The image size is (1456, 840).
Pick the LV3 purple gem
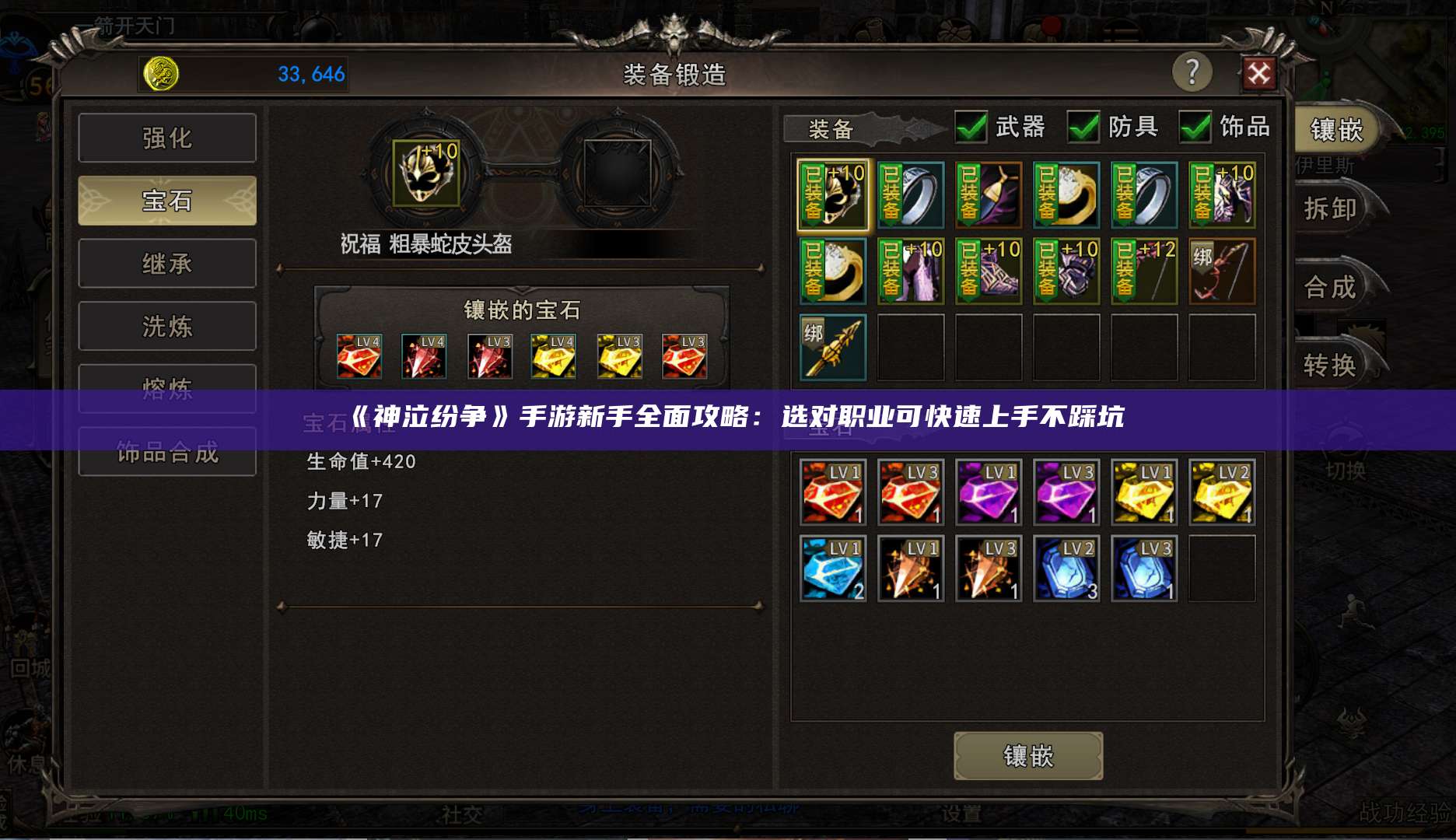pyautogui.click(x=1066, y=492)
